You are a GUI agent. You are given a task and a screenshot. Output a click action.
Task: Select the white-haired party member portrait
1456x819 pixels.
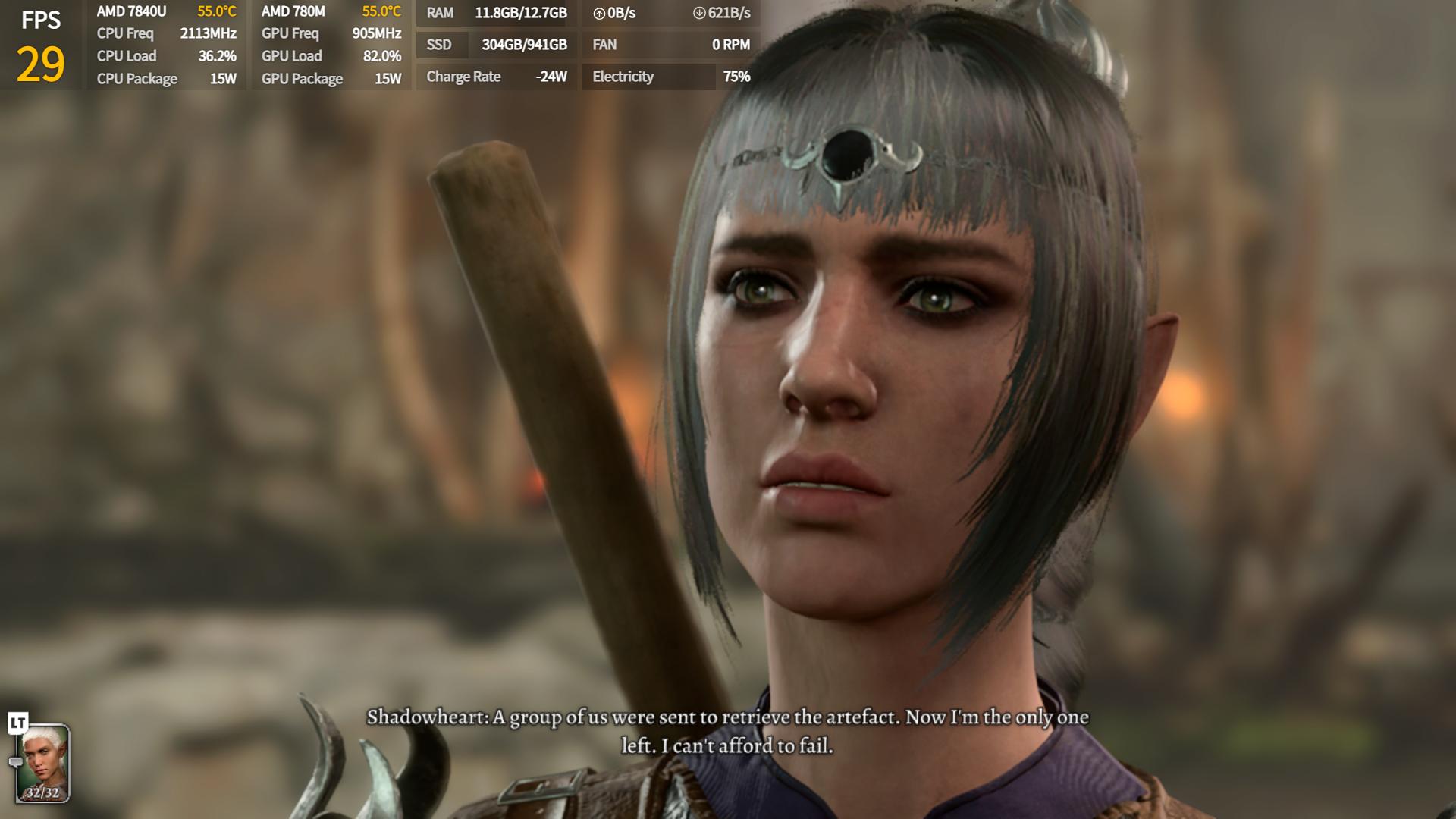coord(44,762)
